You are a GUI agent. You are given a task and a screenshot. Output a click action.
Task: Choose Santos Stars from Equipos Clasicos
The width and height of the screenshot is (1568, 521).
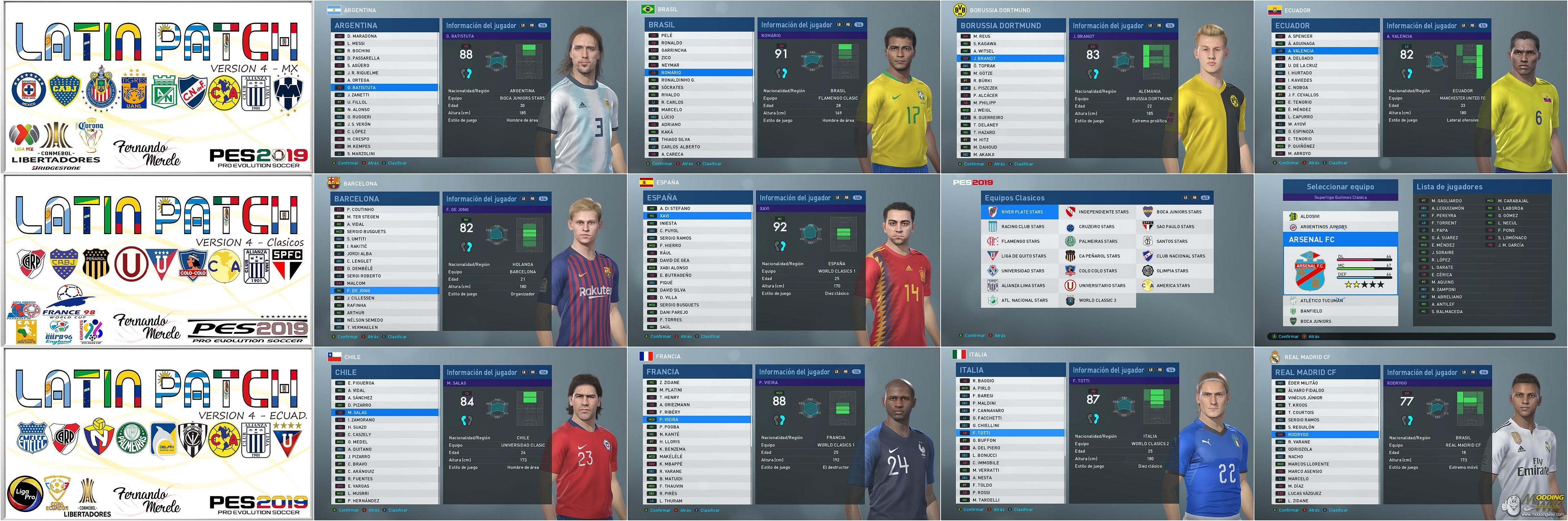[x=1172, y=242]
